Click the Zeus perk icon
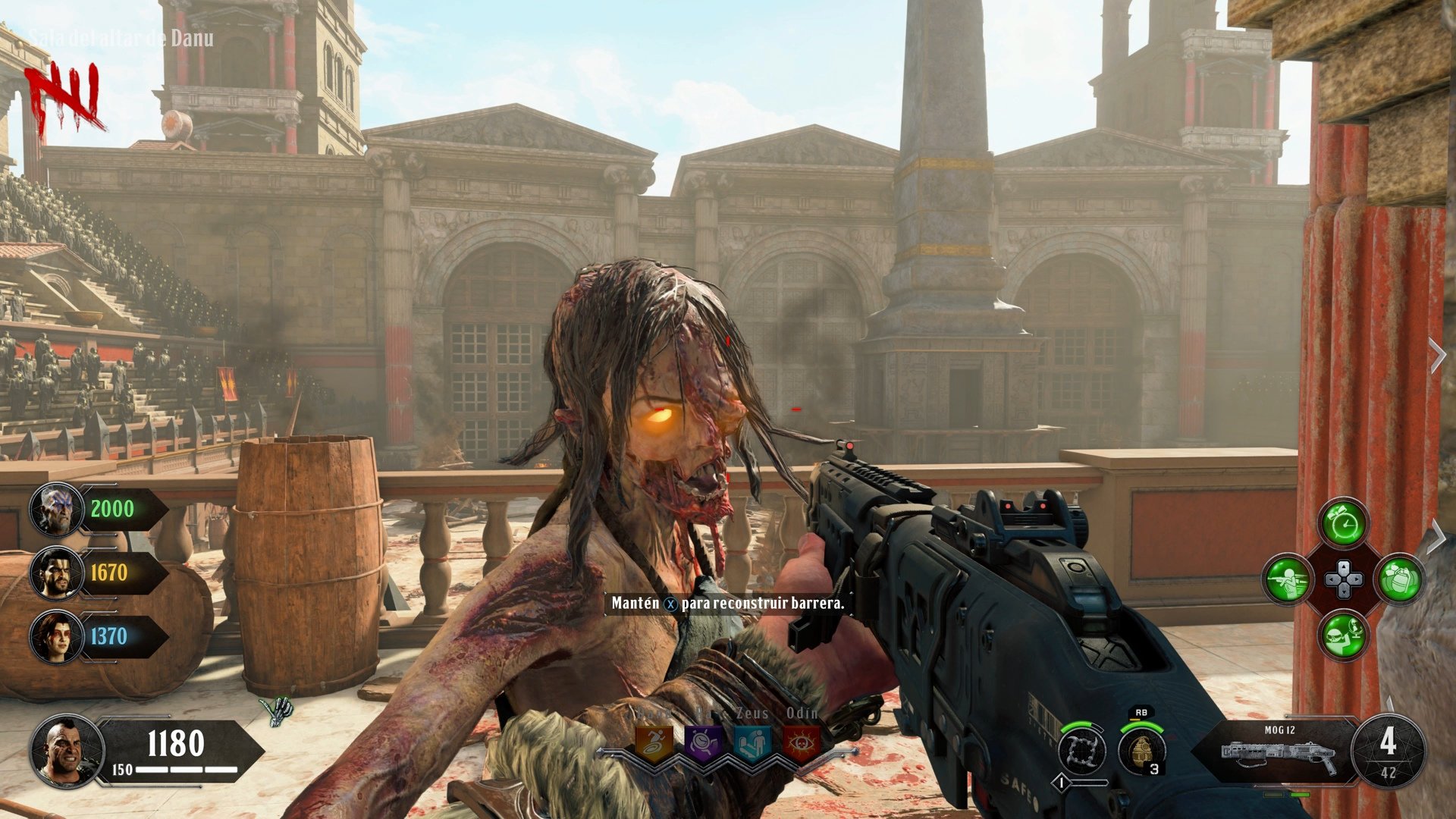 751,741
